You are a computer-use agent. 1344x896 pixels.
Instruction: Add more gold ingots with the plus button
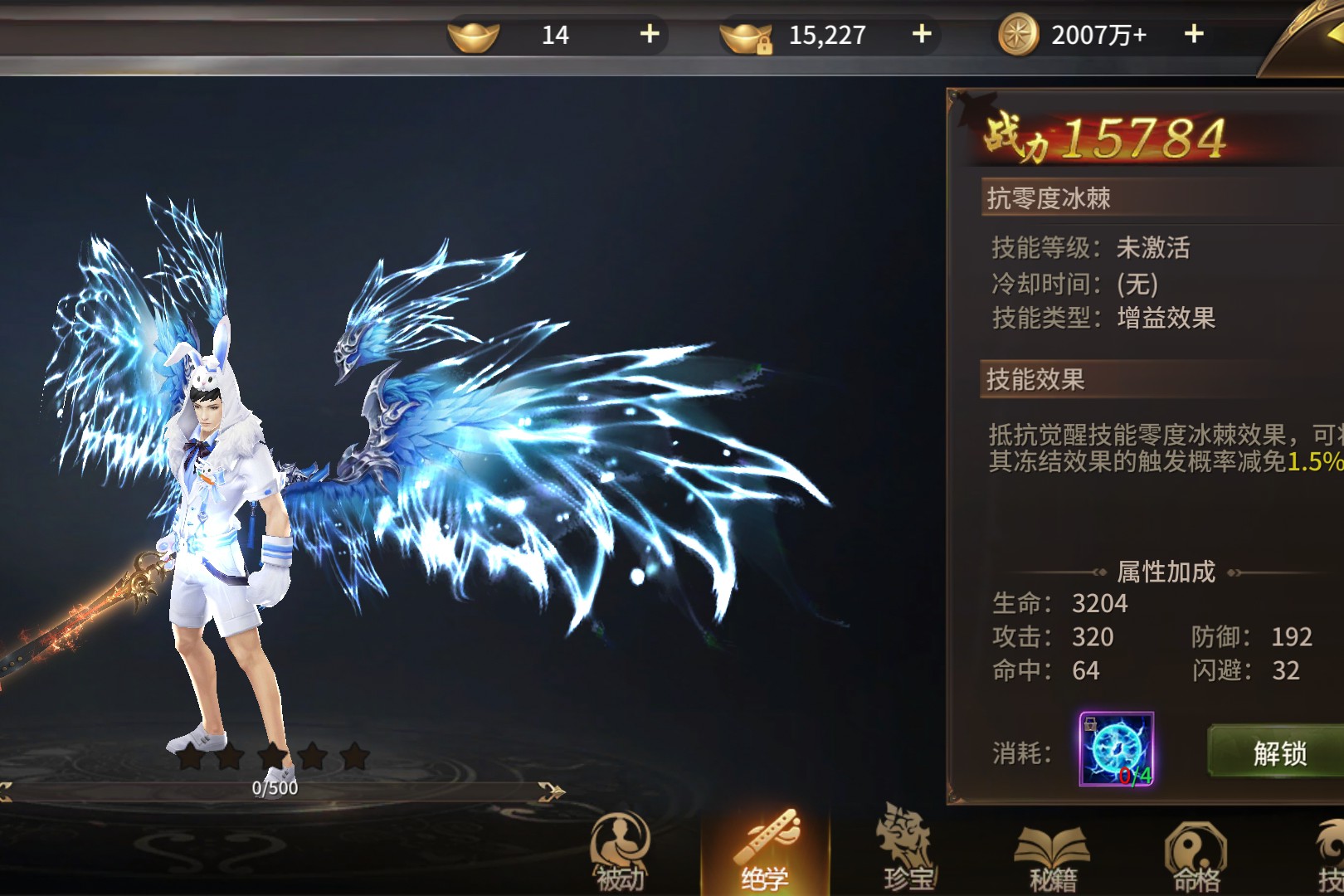tap(650, 34)
